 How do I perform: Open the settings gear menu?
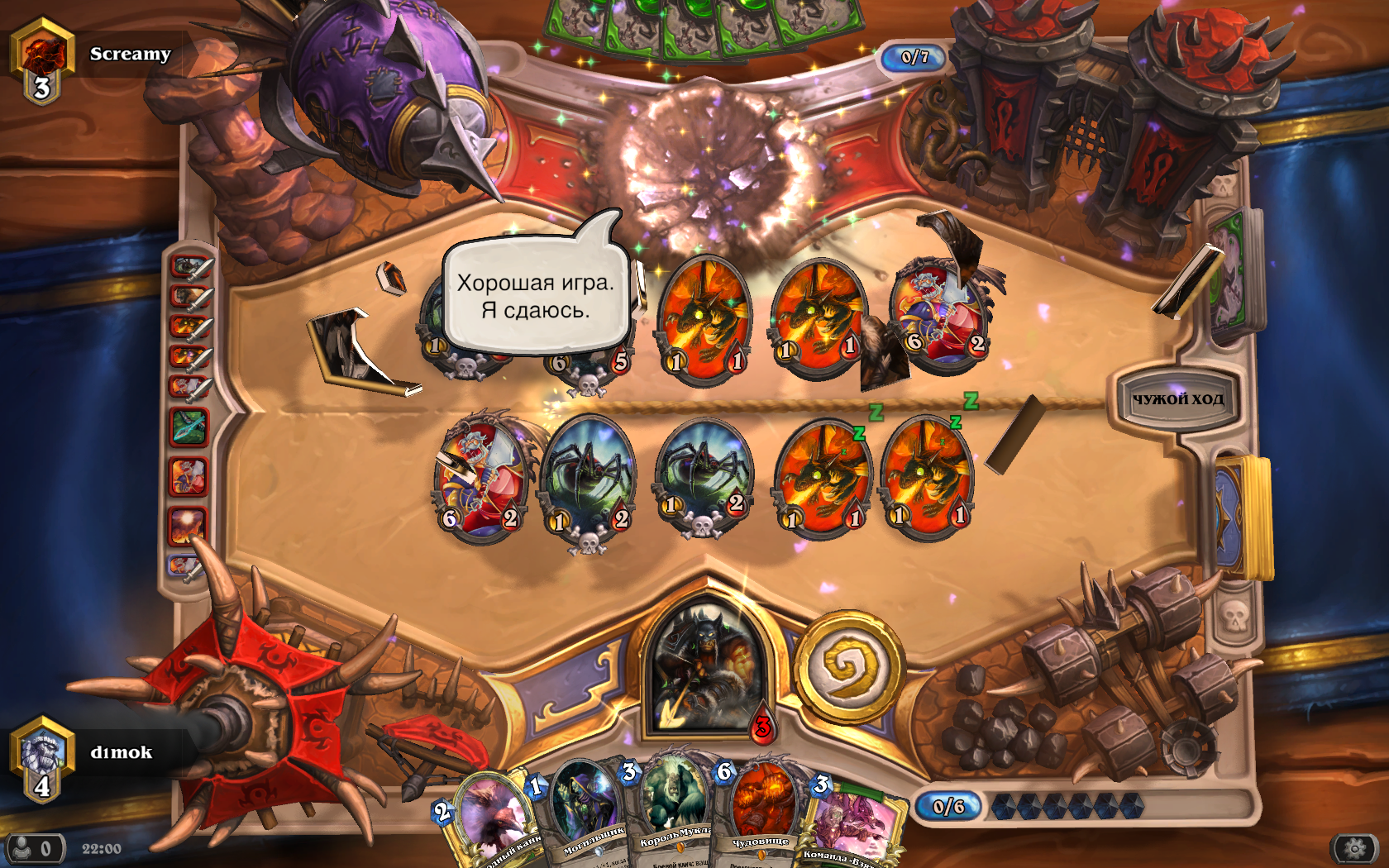point(1354,848)
